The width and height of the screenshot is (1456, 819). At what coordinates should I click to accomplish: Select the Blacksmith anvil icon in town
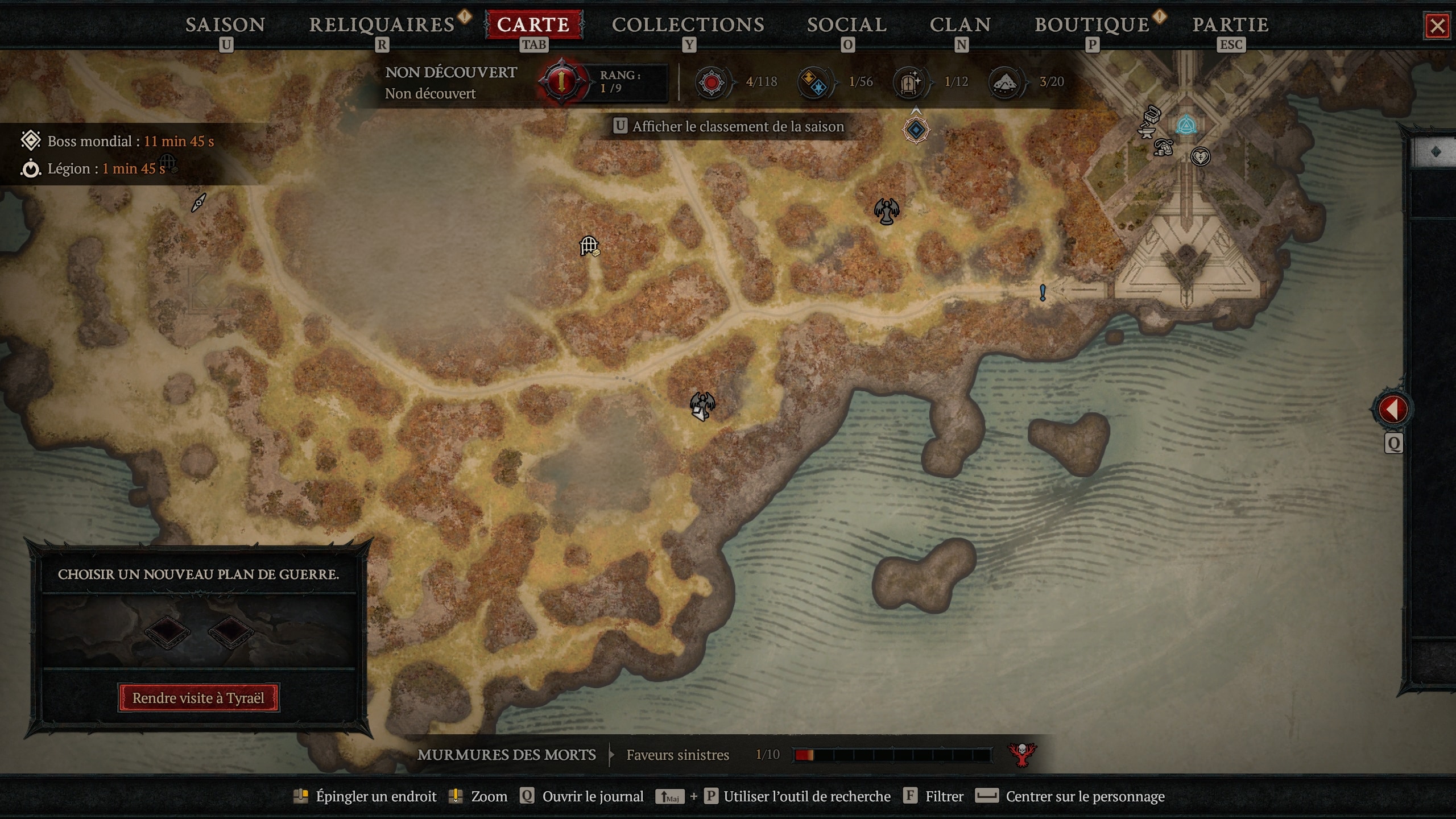[x=1147, y=134]
